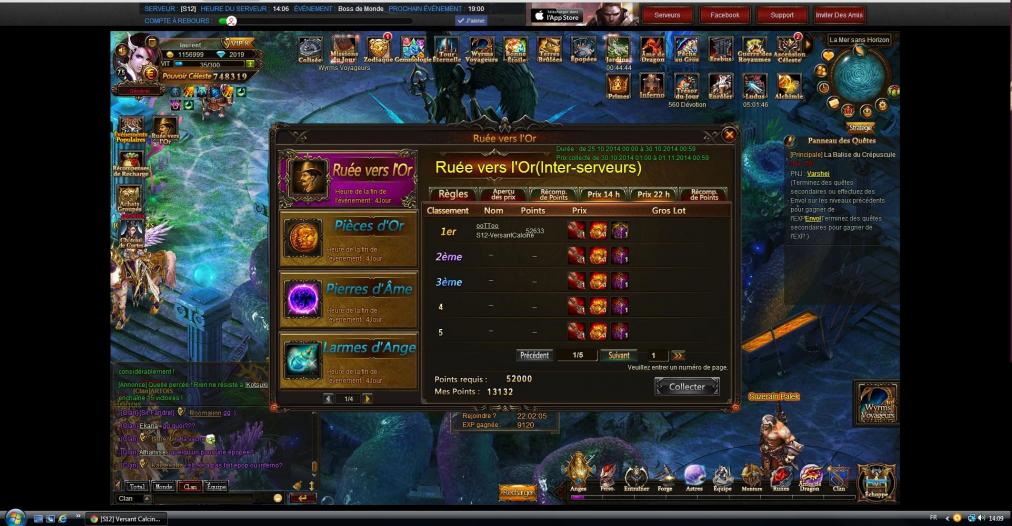Switch to the Prix 14 h tab

pos(603,194)
